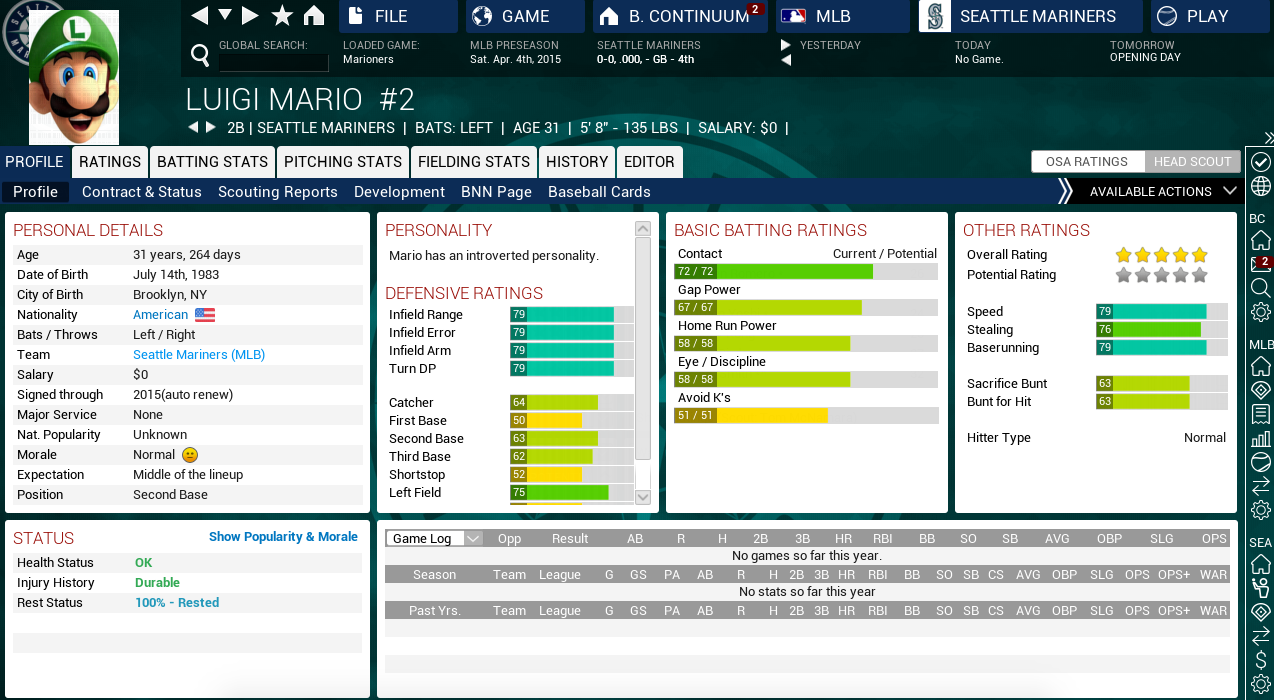Expand the Available Actions dropdown
This screenshot has height=700, width=1274.
tap(1162, 192)
